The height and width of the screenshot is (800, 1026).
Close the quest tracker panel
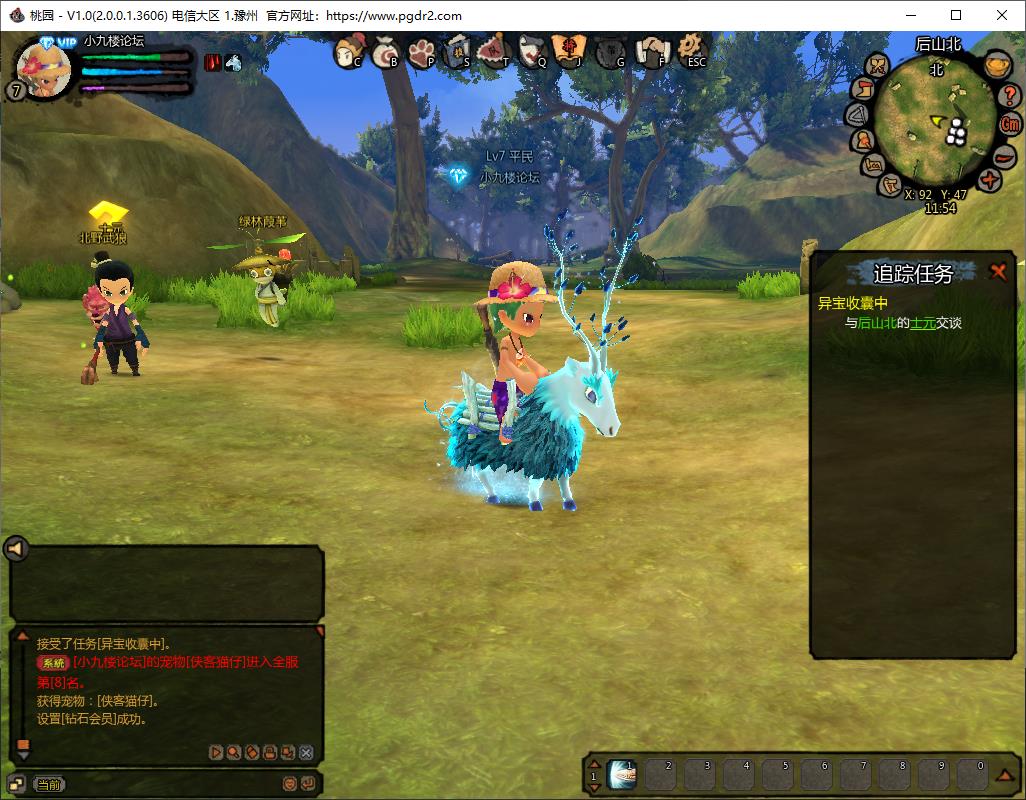(997, 271)
